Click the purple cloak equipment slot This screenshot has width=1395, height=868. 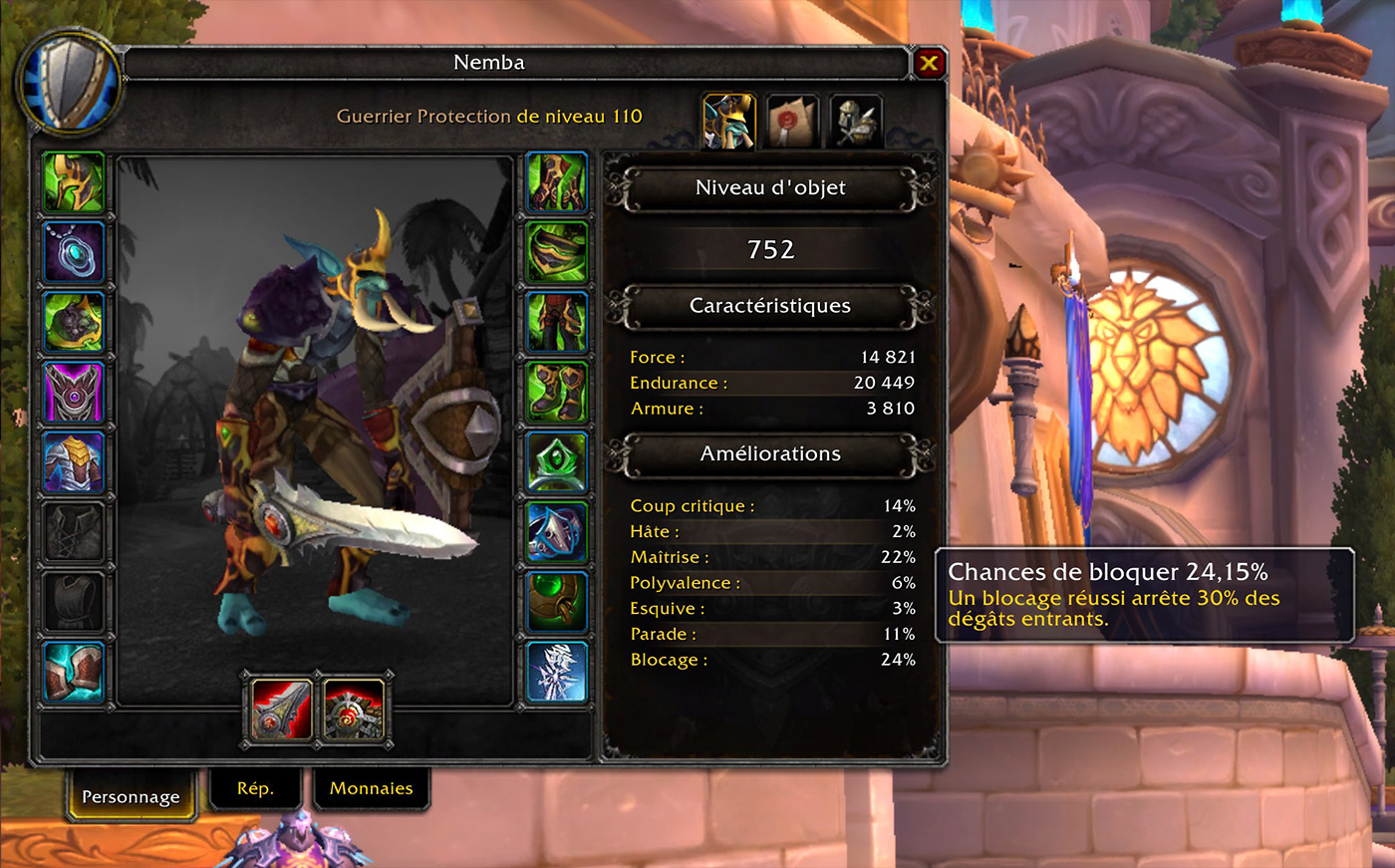click(74, 392)
